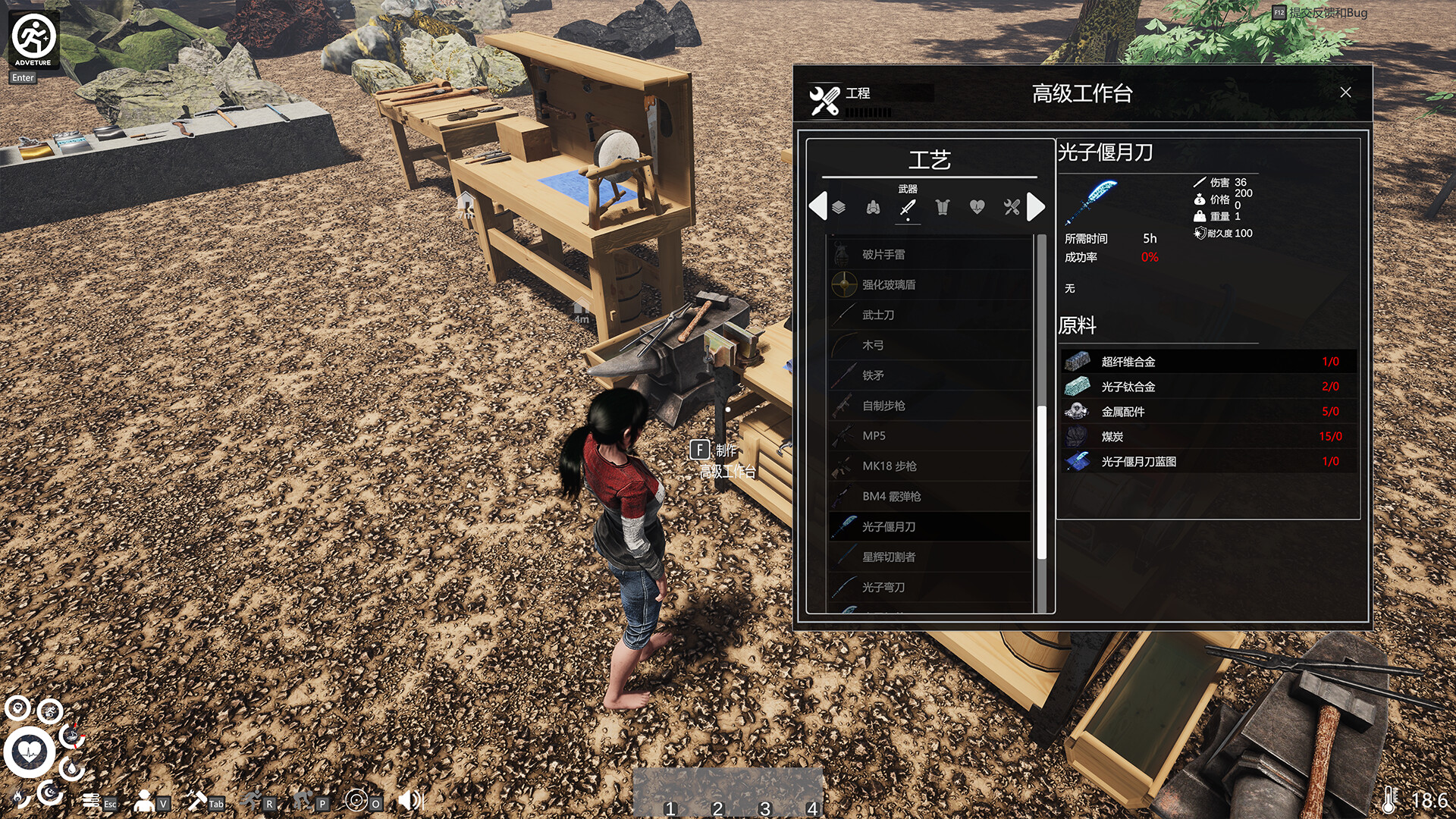Open the character icon in bottom bar

click(x=144, y=800)
